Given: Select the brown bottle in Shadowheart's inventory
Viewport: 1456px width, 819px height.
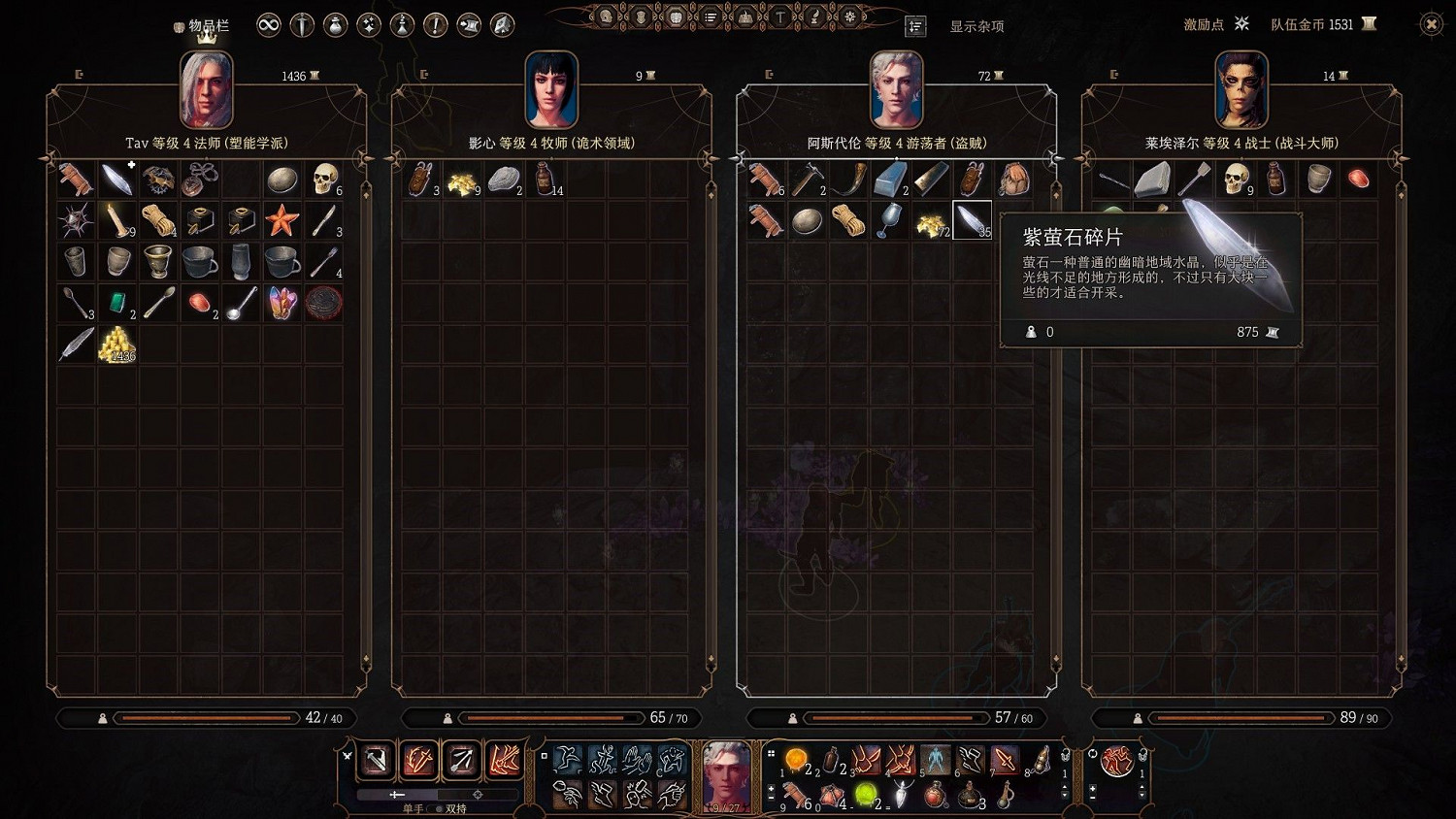Looking at the screenshot, I should pos(545,179).
